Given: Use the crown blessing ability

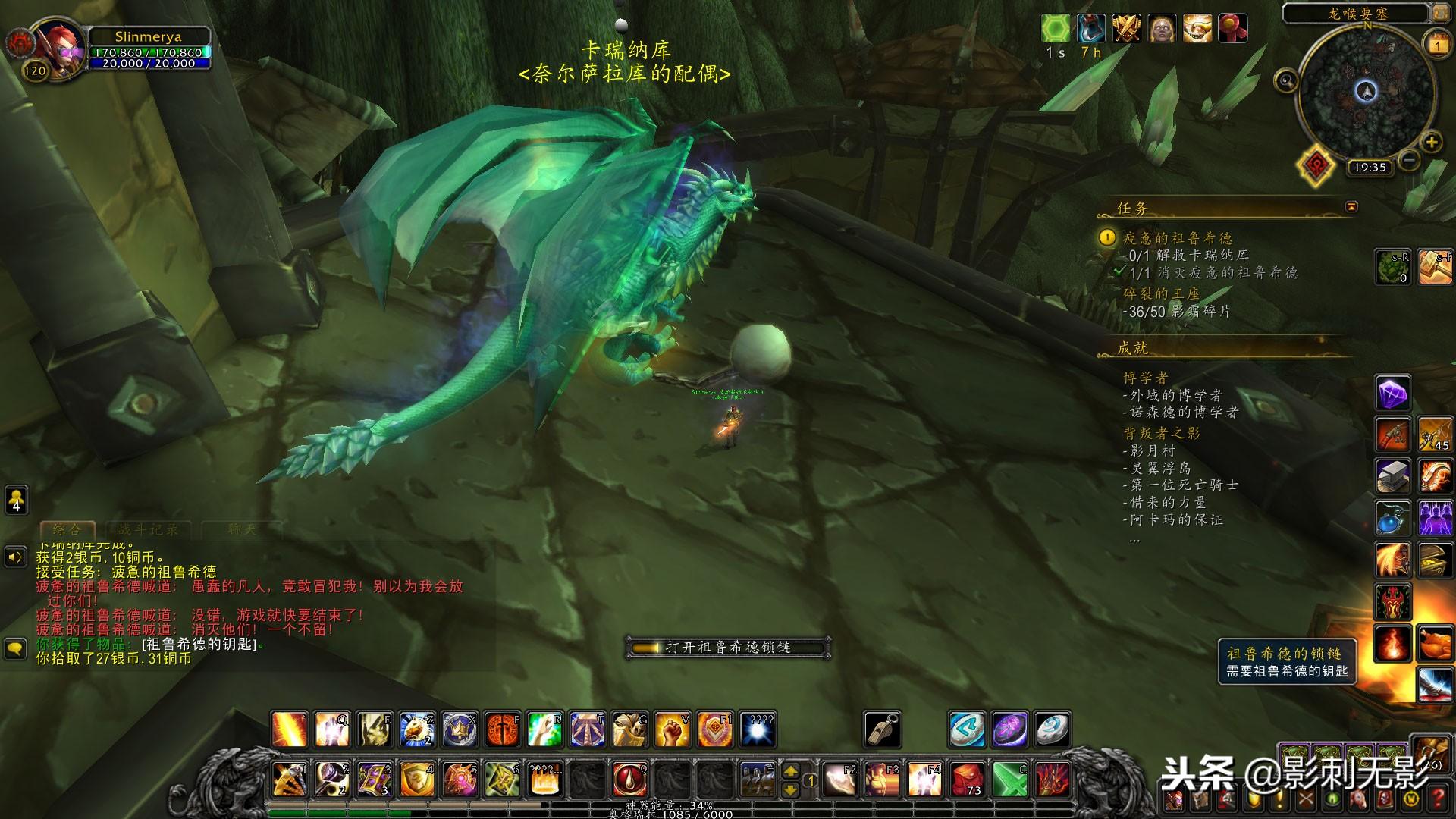Looking at the screenshot, I should [460, 730].
